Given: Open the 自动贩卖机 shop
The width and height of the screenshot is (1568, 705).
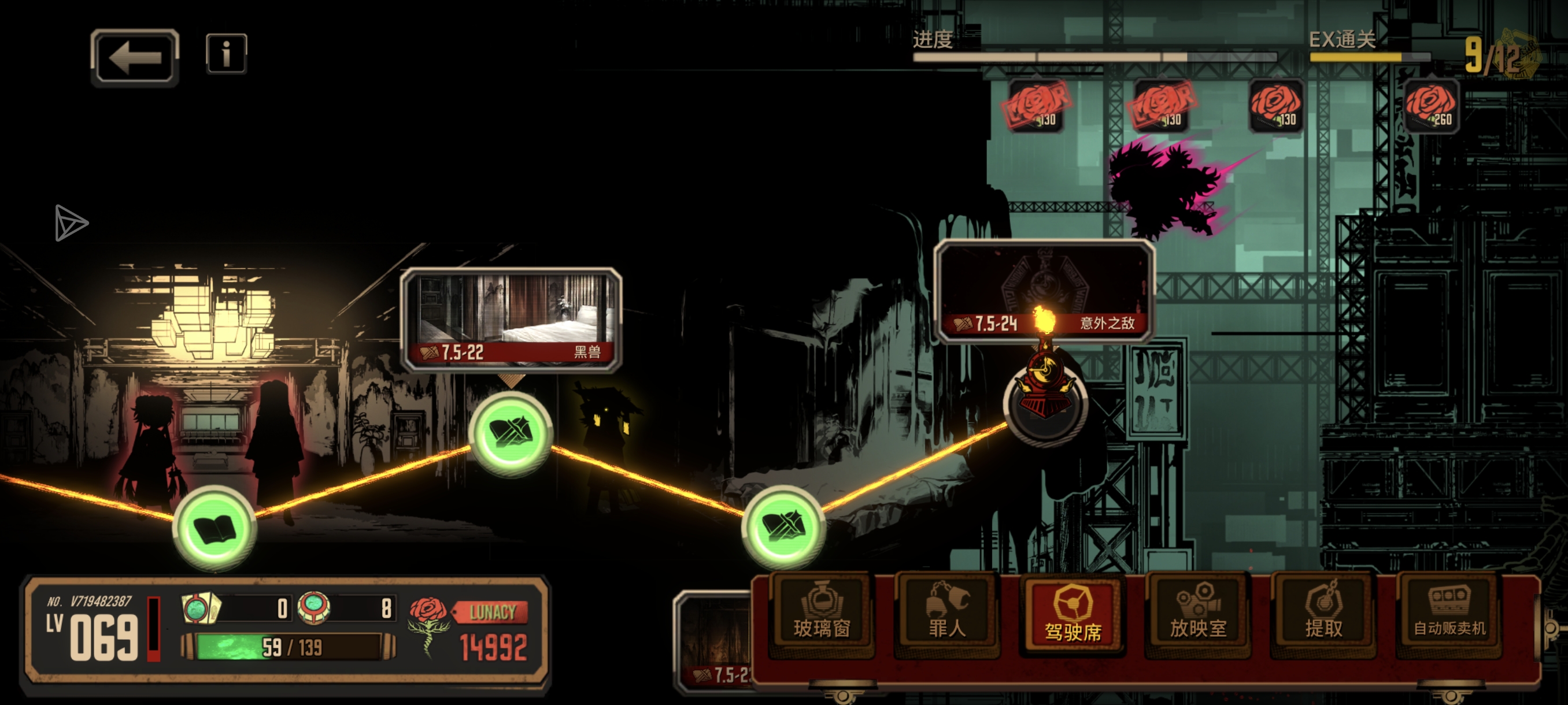Looking at the screenshot, I should 1449,615.
